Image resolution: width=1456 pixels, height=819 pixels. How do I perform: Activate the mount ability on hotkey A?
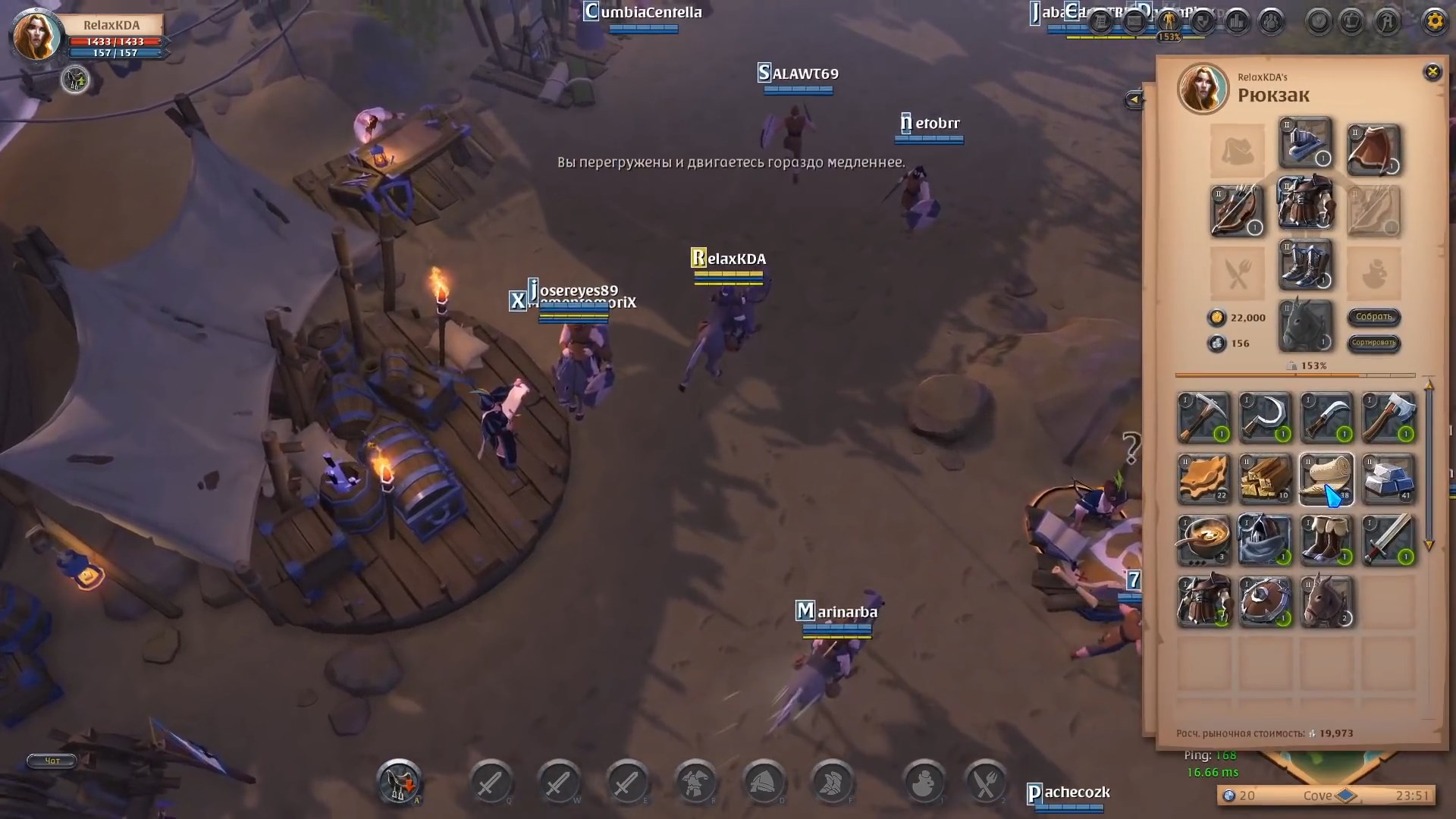click(400, 783)
